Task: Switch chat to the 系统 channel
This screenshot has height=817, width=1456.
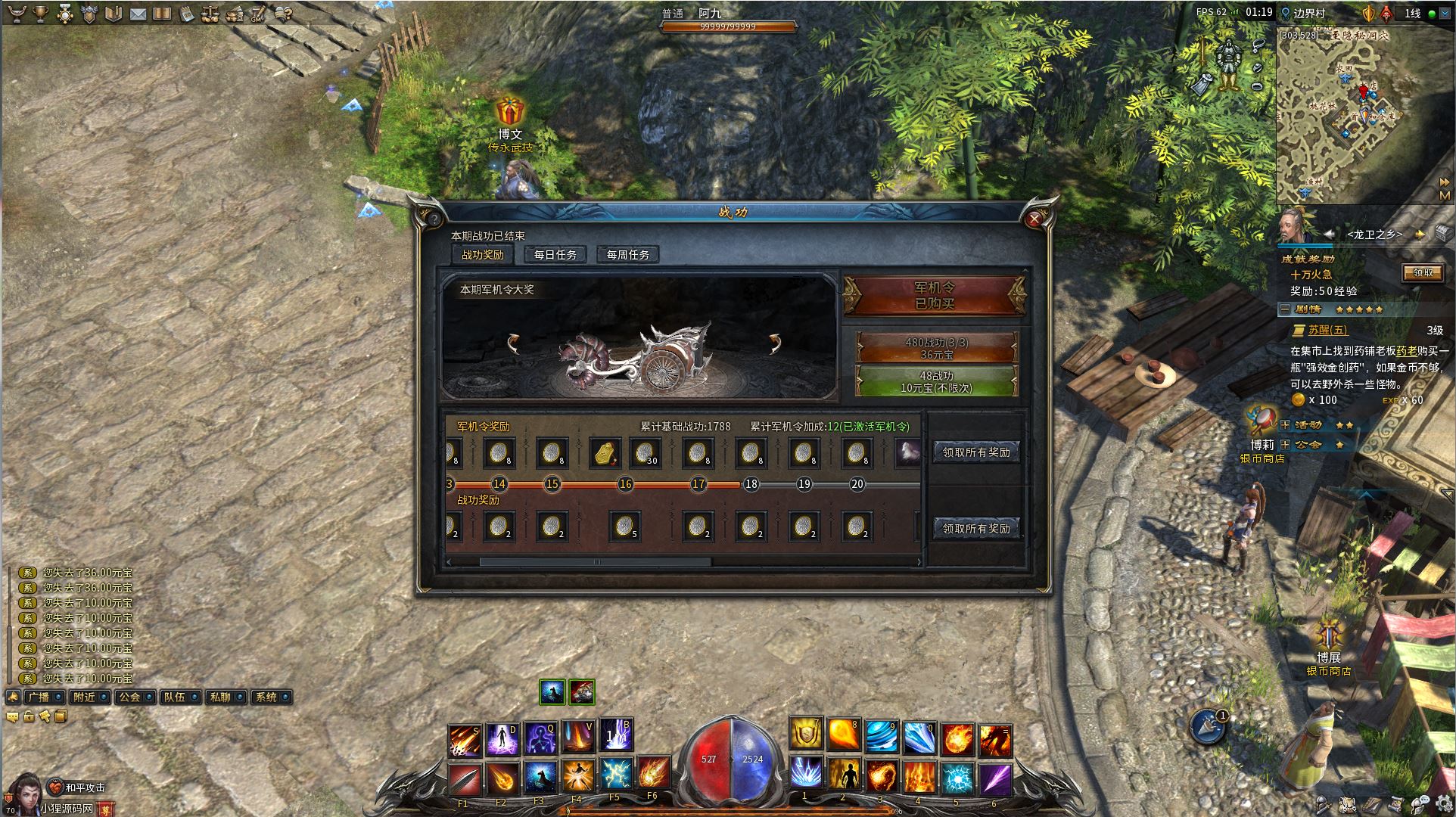Action: (266, 697)
